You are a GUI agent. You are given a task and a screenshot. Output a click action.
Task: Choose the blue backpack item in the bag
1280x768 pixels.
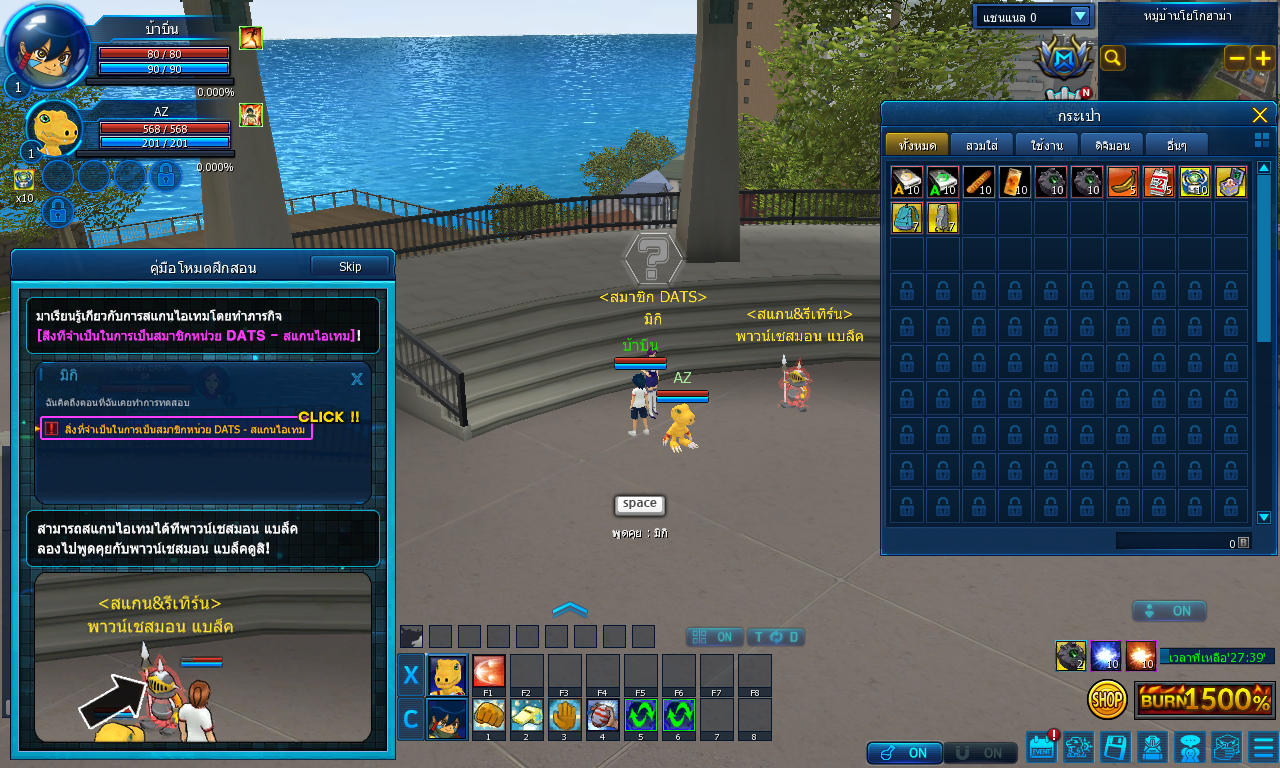tap(907, 218)
